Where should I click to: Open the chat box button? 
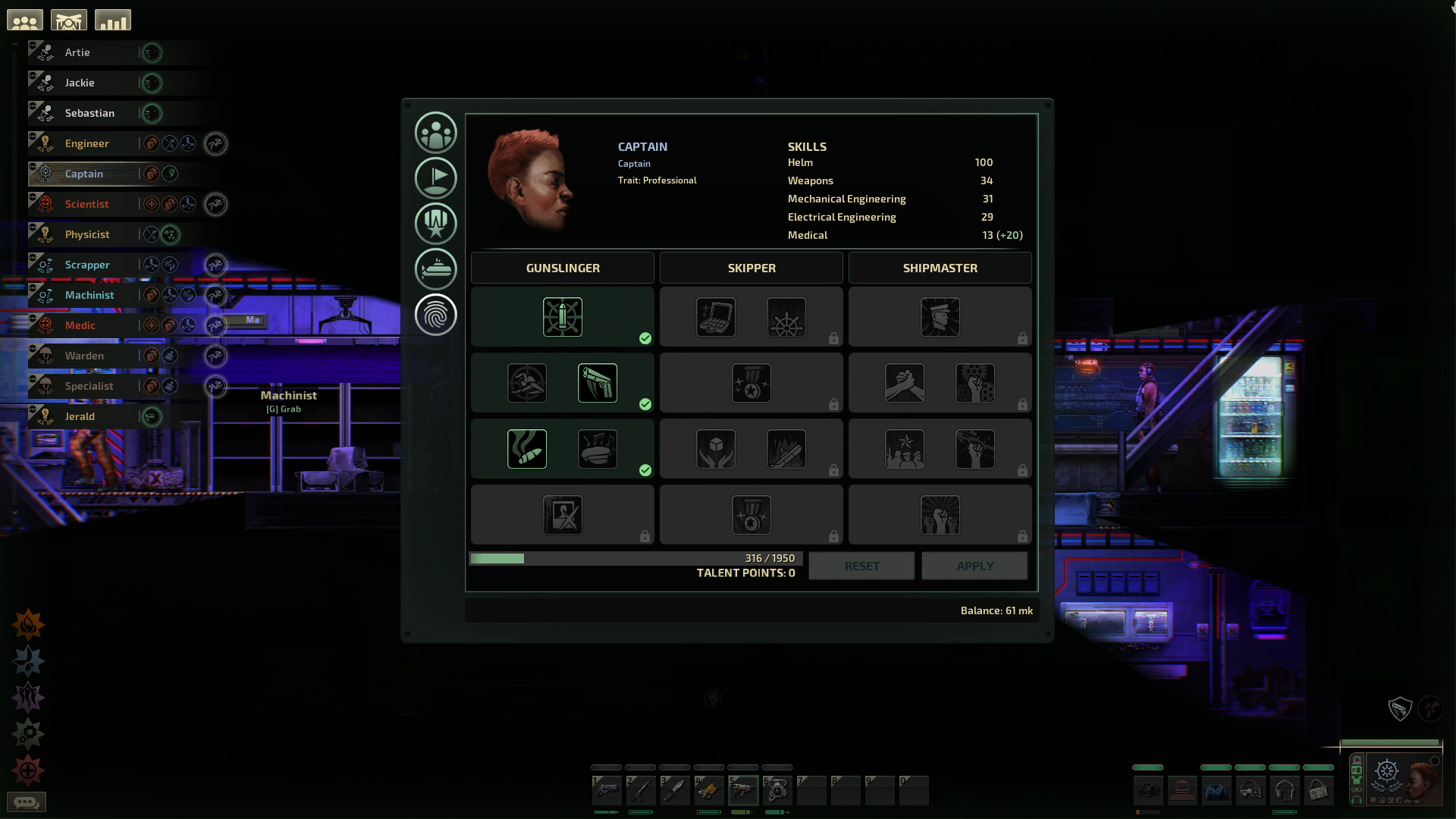point(27,802)
